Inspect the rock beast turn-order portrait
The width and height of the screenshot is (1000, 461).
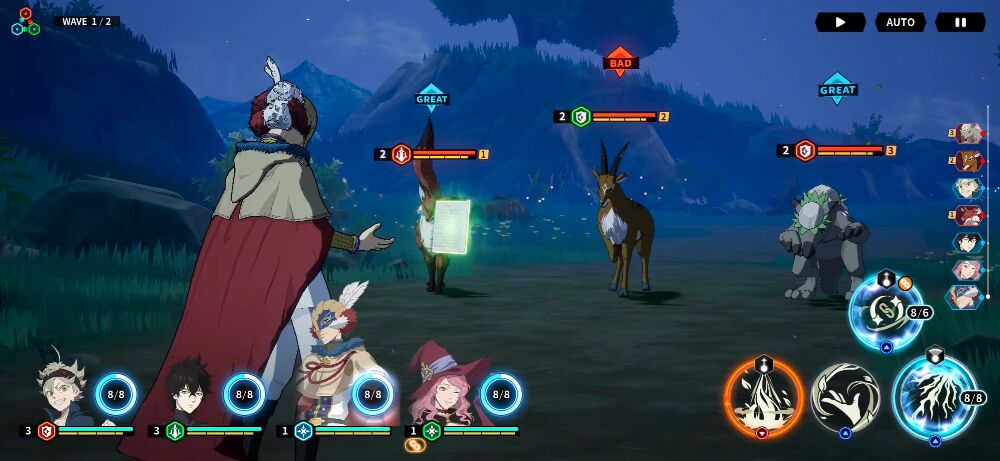click(968, 134)
